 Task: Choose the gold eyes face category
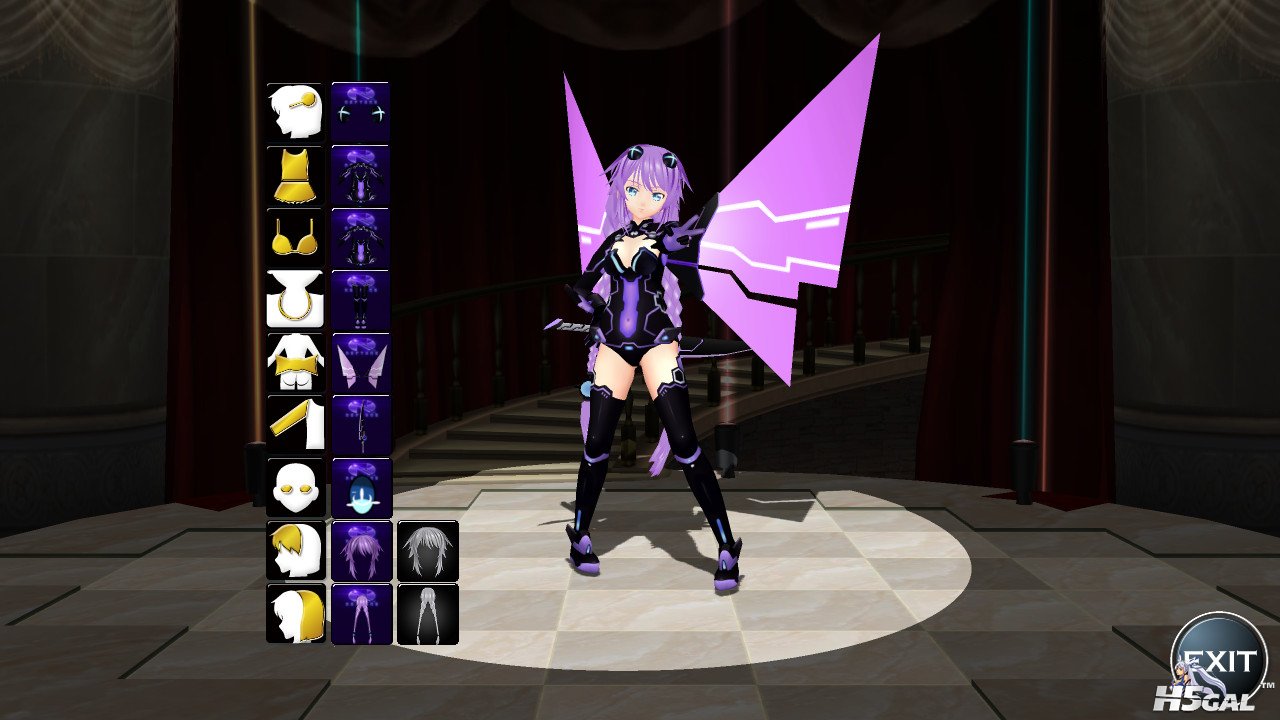tap(295, 487)
